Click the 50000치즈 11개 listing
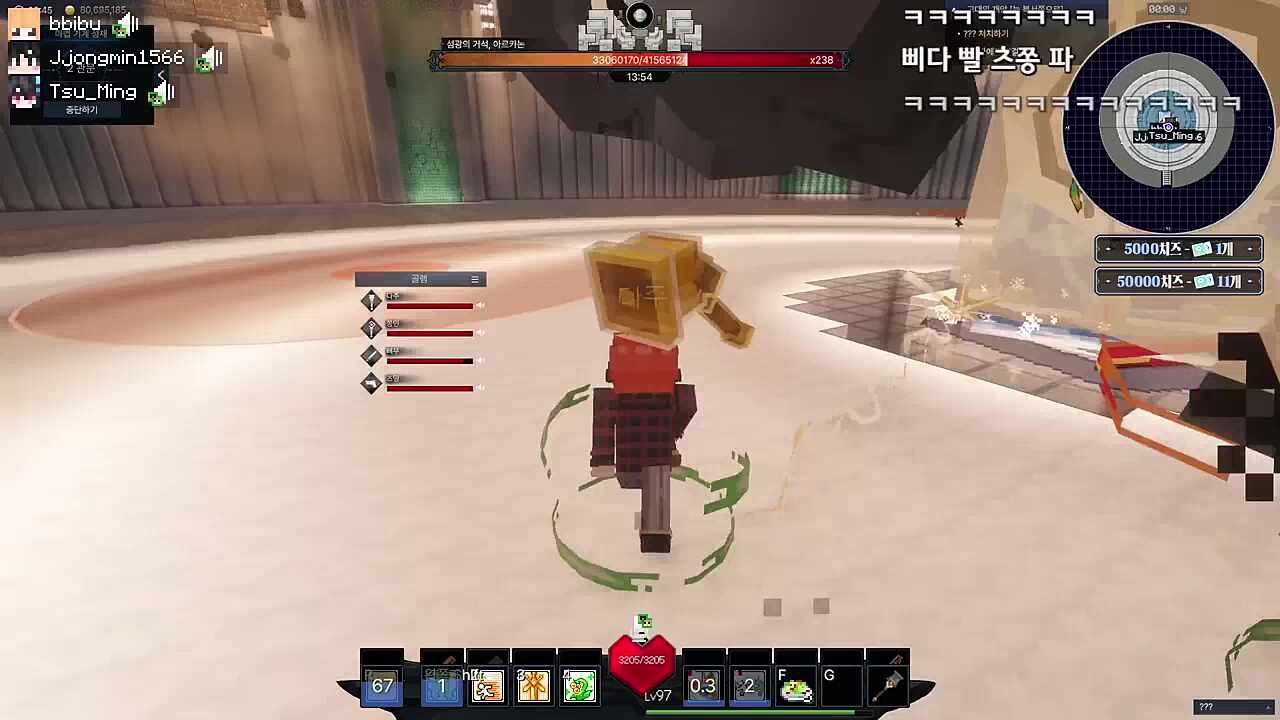This screenshot has width=1280, height=720. [x=1178, y=281]
